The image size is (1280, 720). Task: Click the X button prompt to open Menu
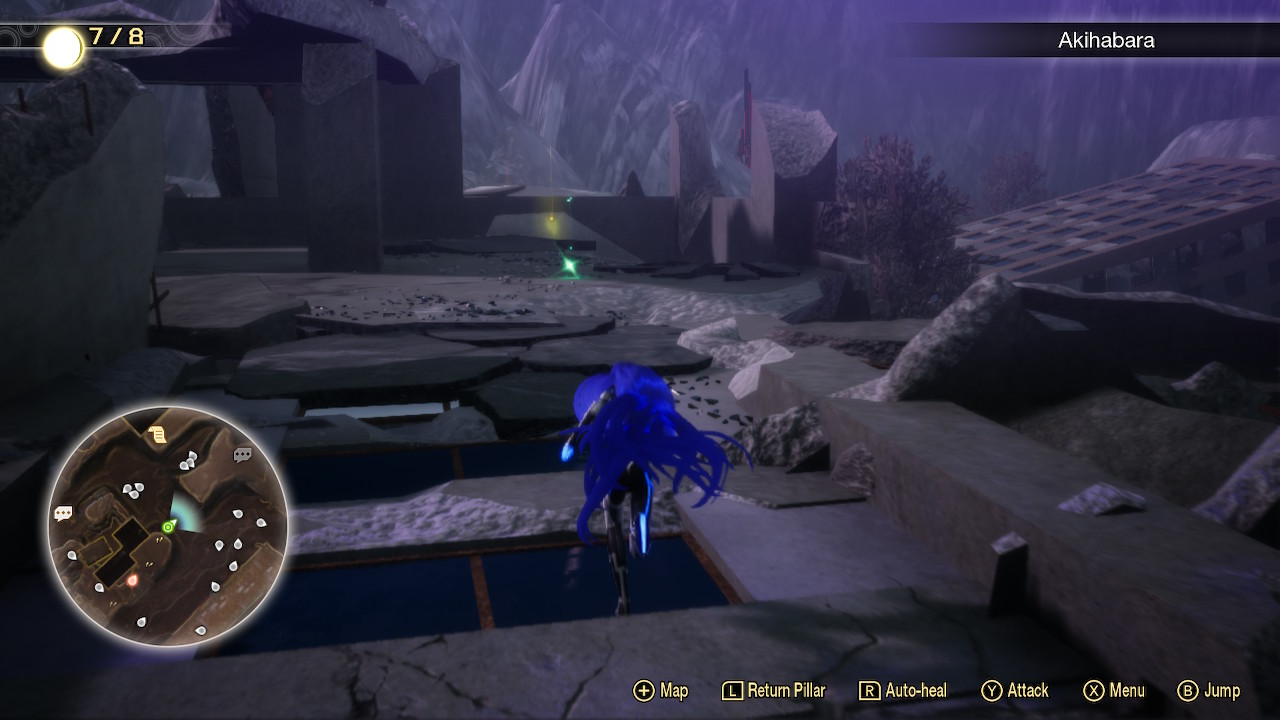(1092, 690)
